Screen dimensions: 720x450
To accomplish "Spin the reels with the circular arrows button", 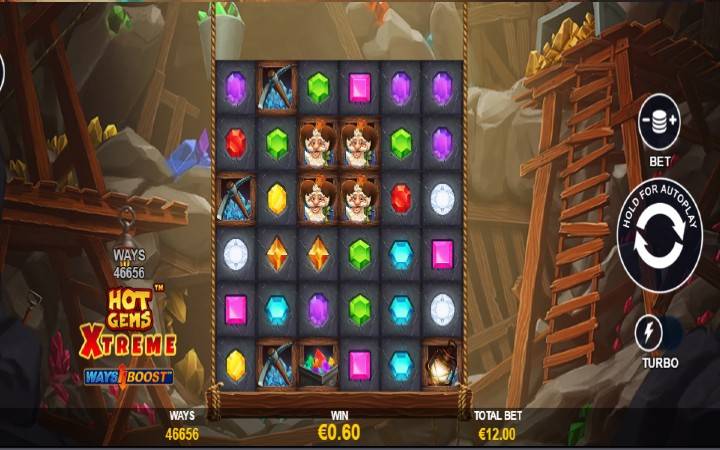I will (660, 243).
